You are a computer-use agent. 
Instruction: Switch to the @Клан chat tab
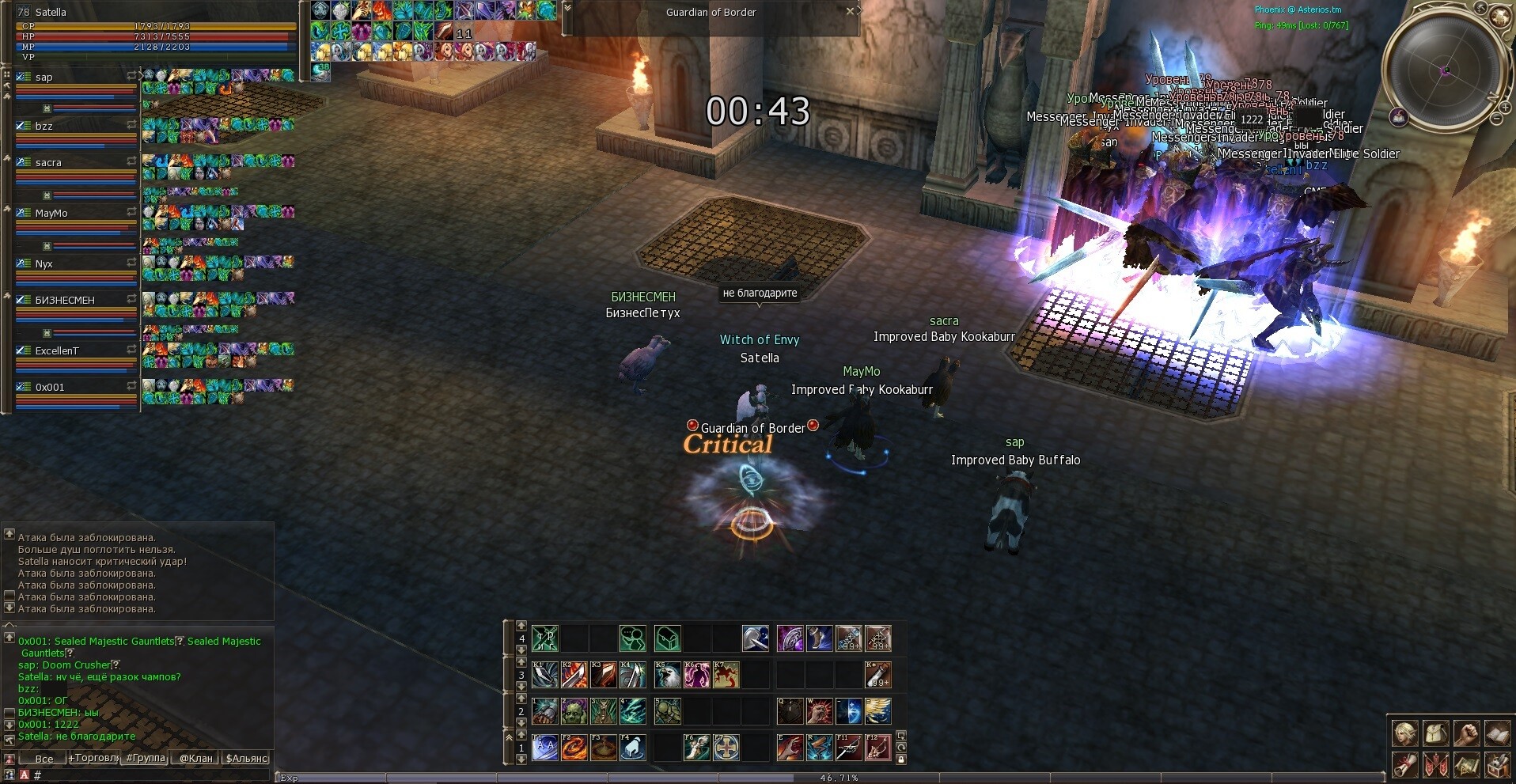[195, 759]
